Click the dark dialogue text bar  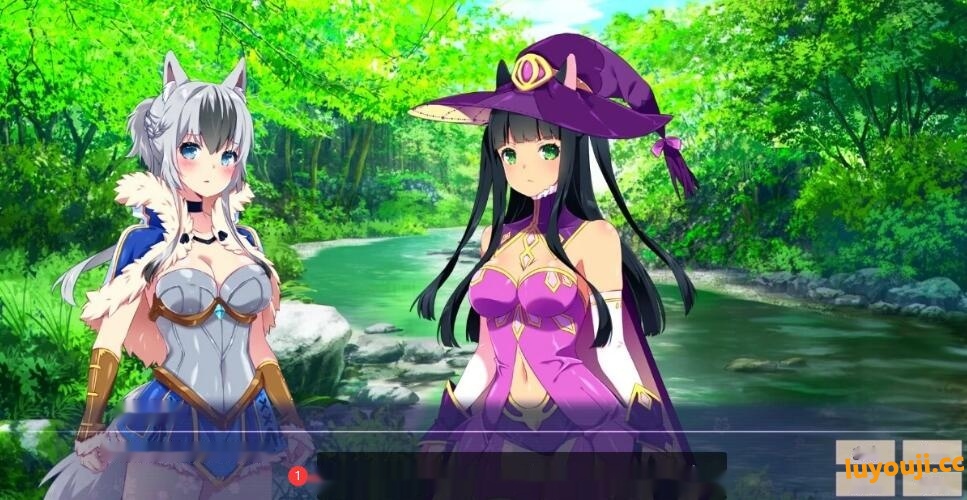[x=522, y=474]
